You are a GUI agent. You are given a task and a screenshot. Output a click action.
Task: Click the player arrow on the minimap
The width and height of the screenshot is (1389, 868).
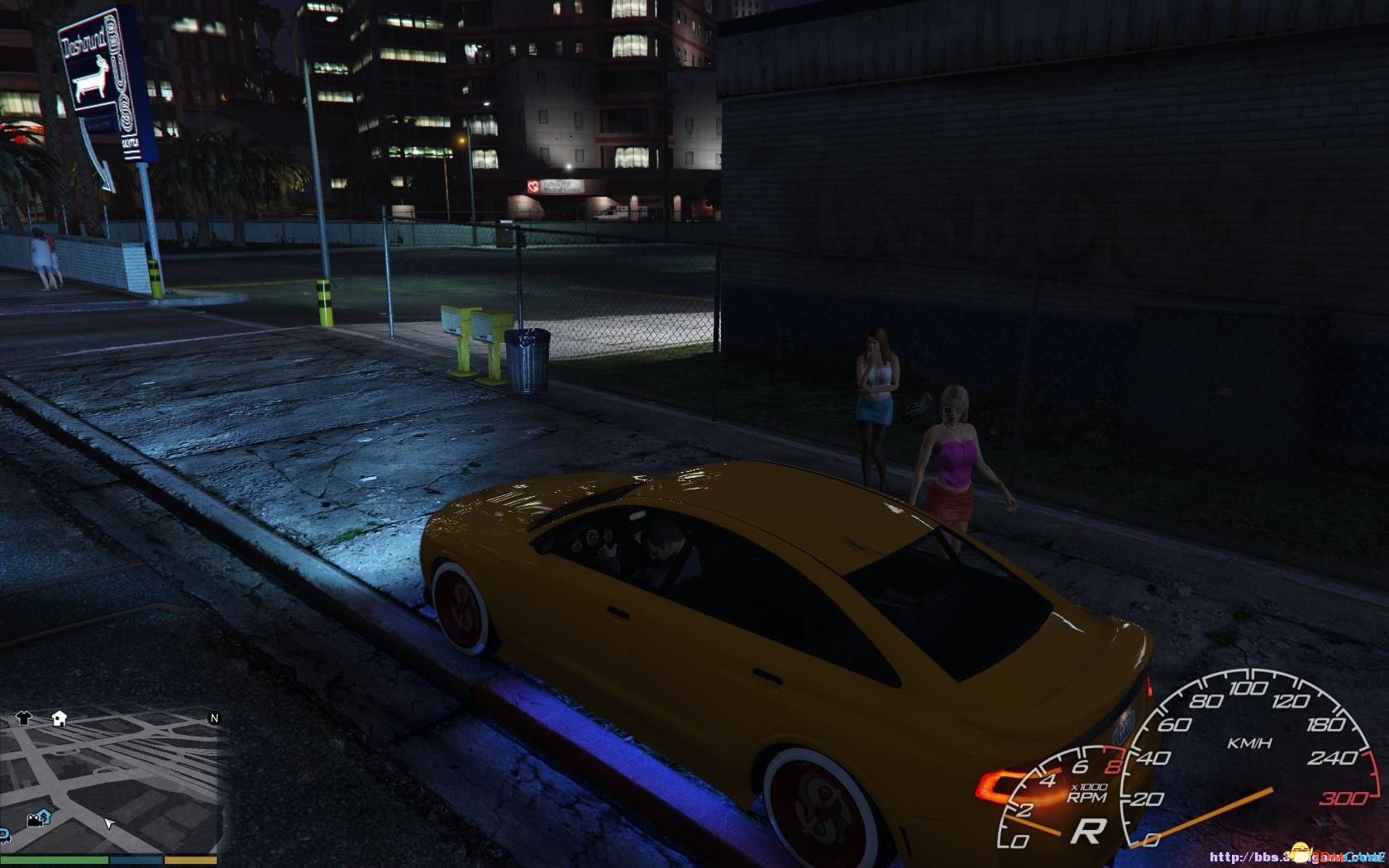click(107, 823)
